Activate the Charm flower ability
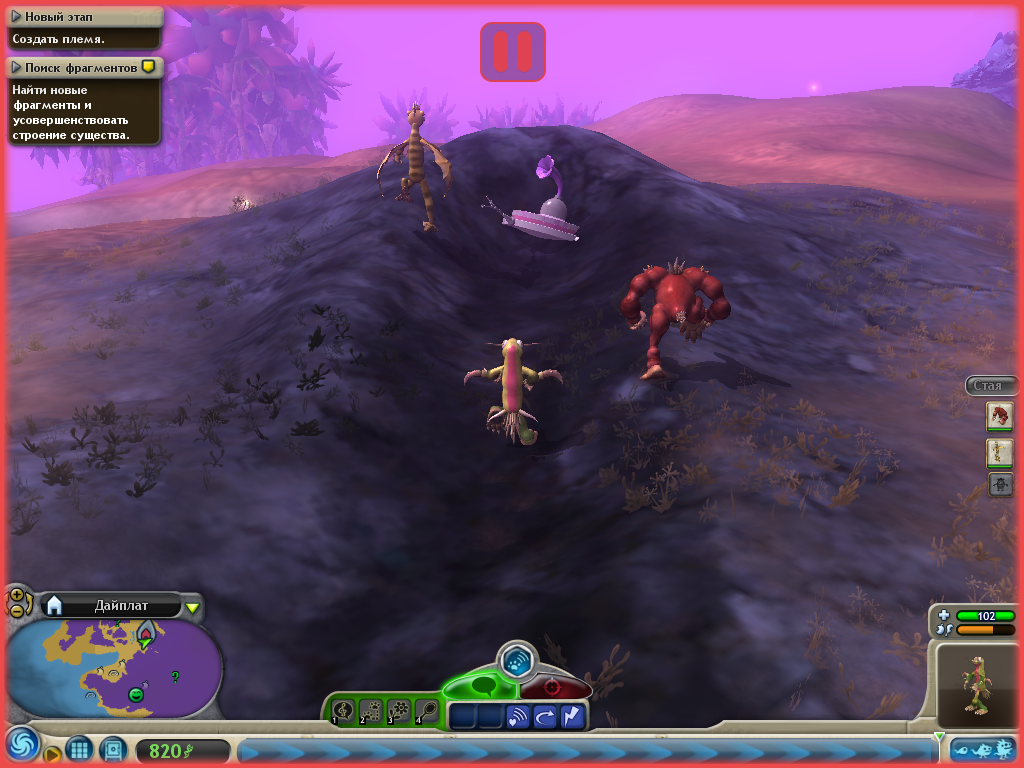Image resolution: width=1024 pixels, height=768 pixels. [x=399, y=710]
